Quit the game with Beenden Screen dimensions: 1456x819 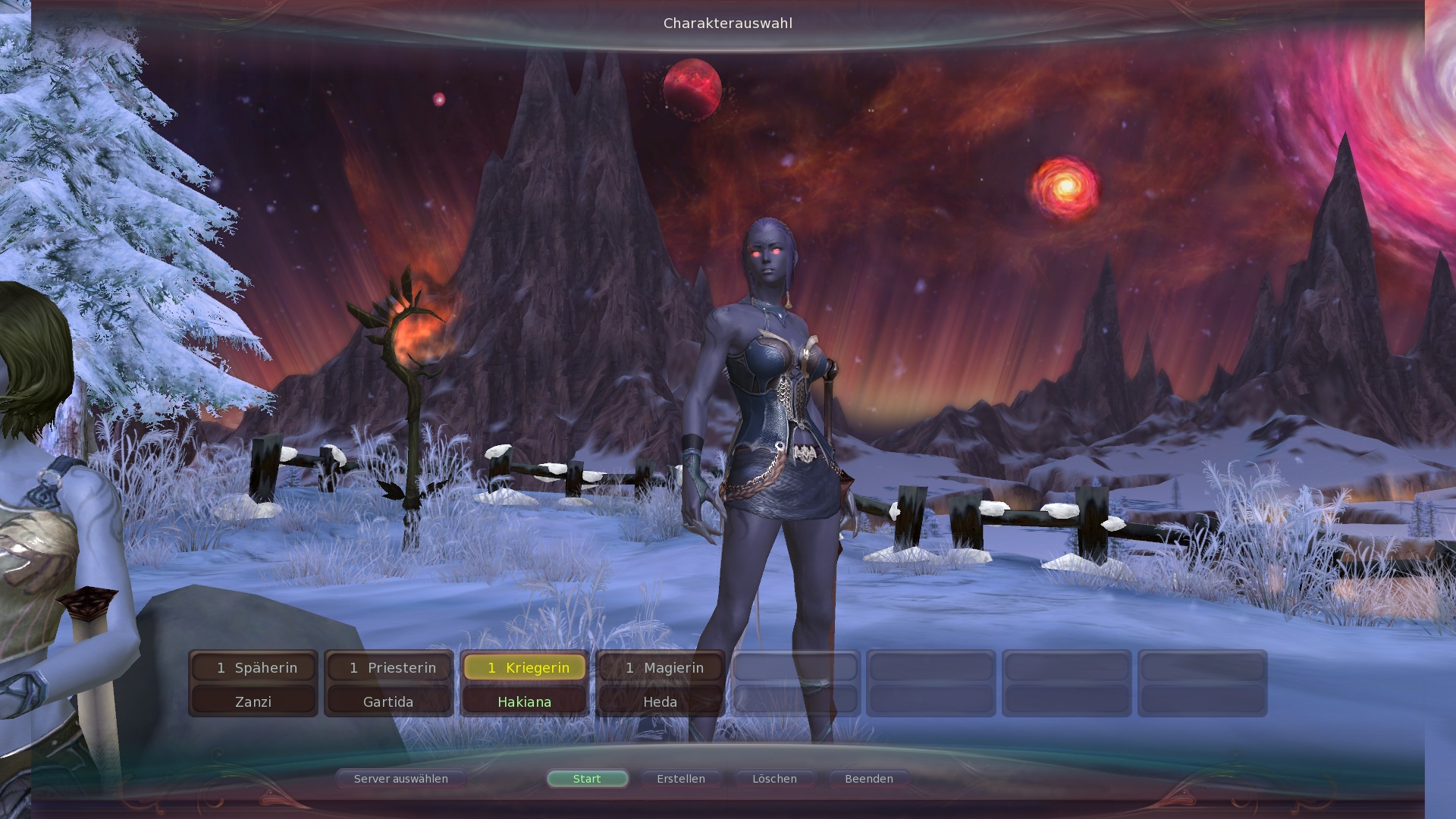(869, 779)
